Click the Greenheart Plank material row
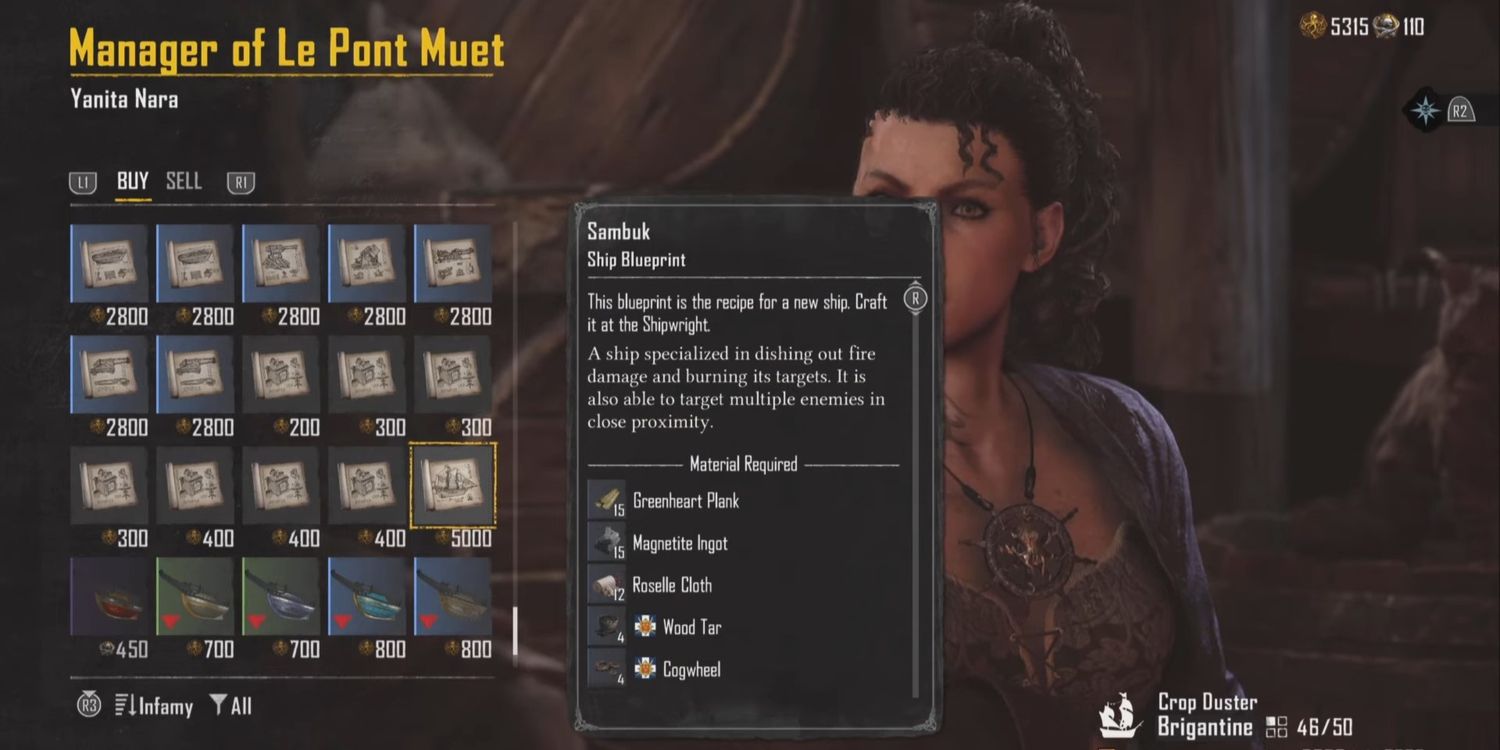This screenshot has width=1500, height=750. (685, 501)
